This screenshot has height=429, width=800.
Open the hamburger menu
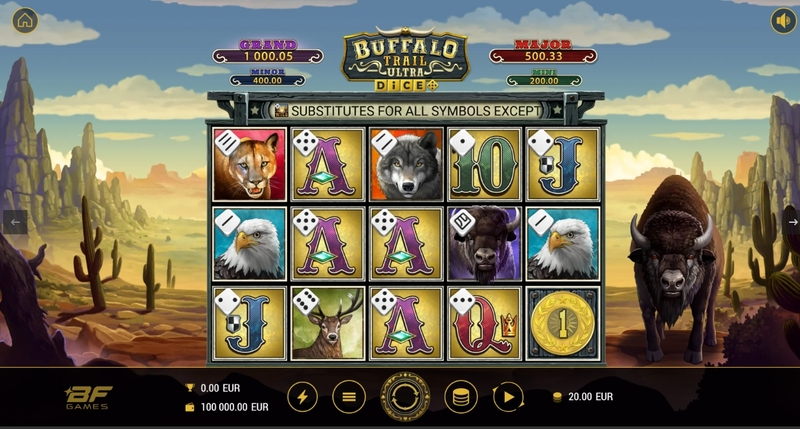(x=348, y=397)
